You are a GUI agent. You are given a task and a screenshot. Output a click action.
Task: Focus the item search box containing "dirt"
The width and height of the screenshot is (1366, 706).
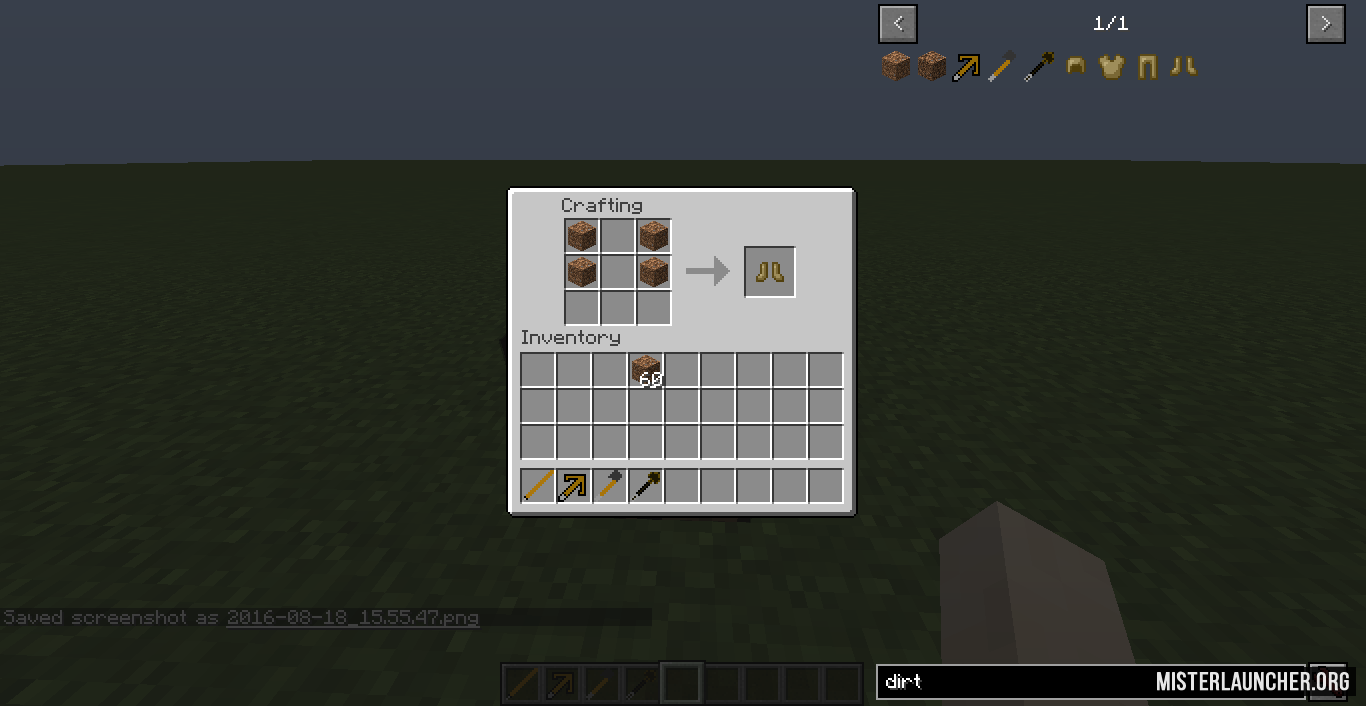coord(1010,682)
